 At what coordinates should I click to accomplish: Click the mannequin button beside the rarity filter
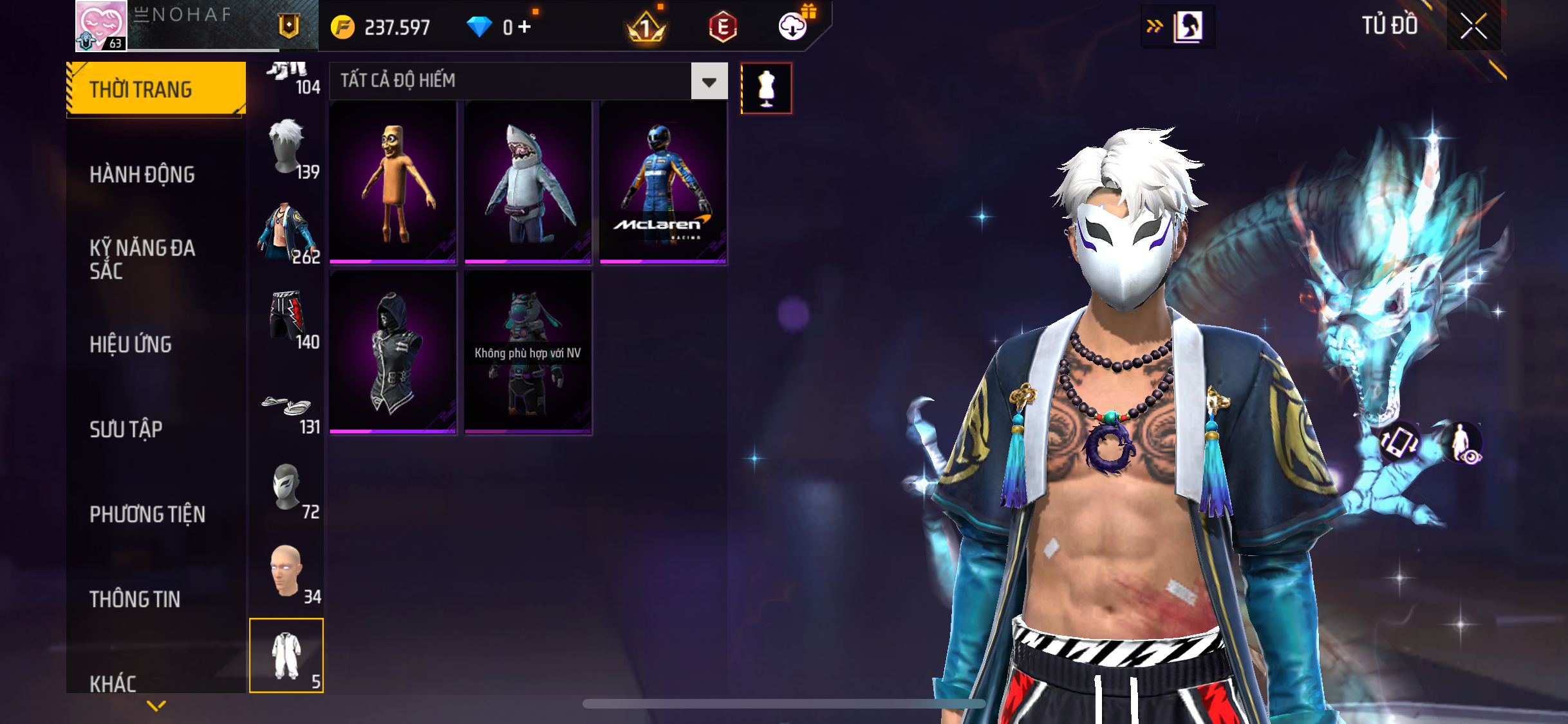[x=766, y=88]
